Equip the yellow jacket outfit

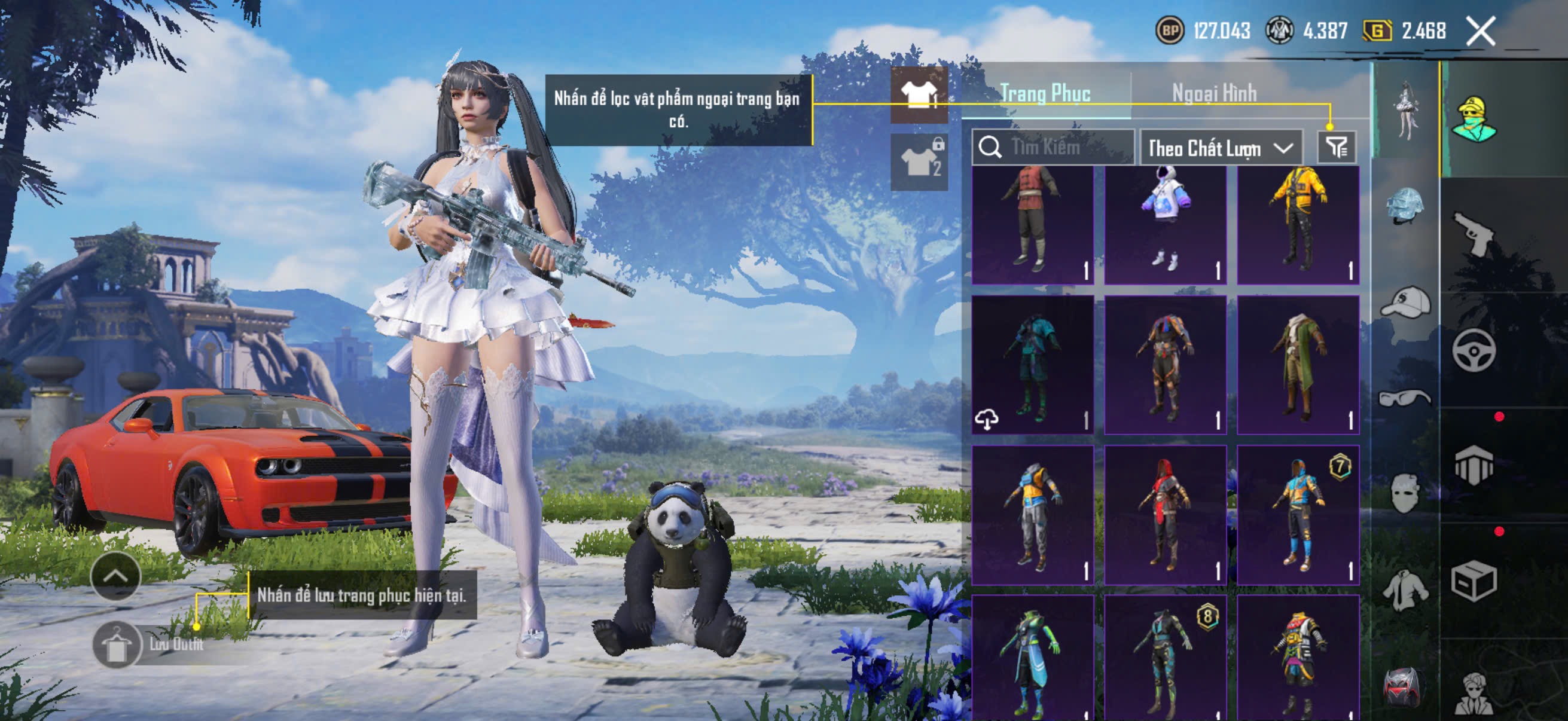point(1298,224)
